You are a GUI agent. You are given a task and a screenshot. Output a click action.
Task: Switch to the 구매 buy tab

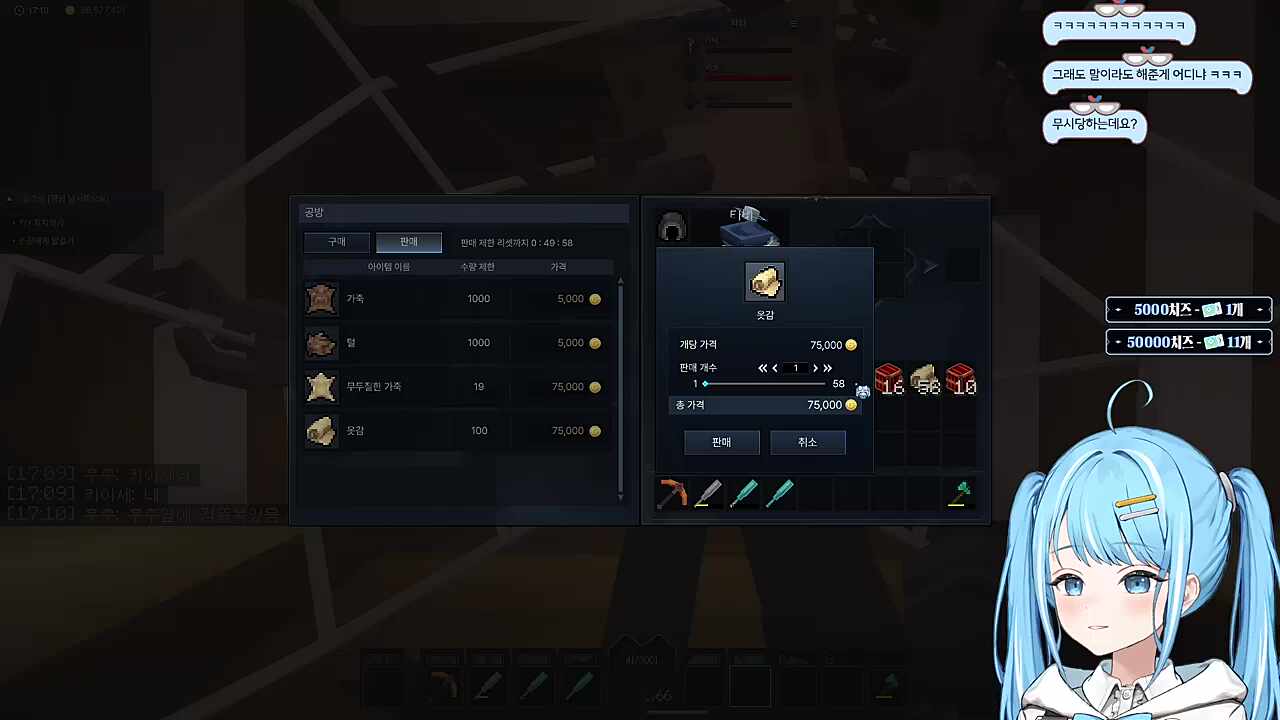pos(336,241)
